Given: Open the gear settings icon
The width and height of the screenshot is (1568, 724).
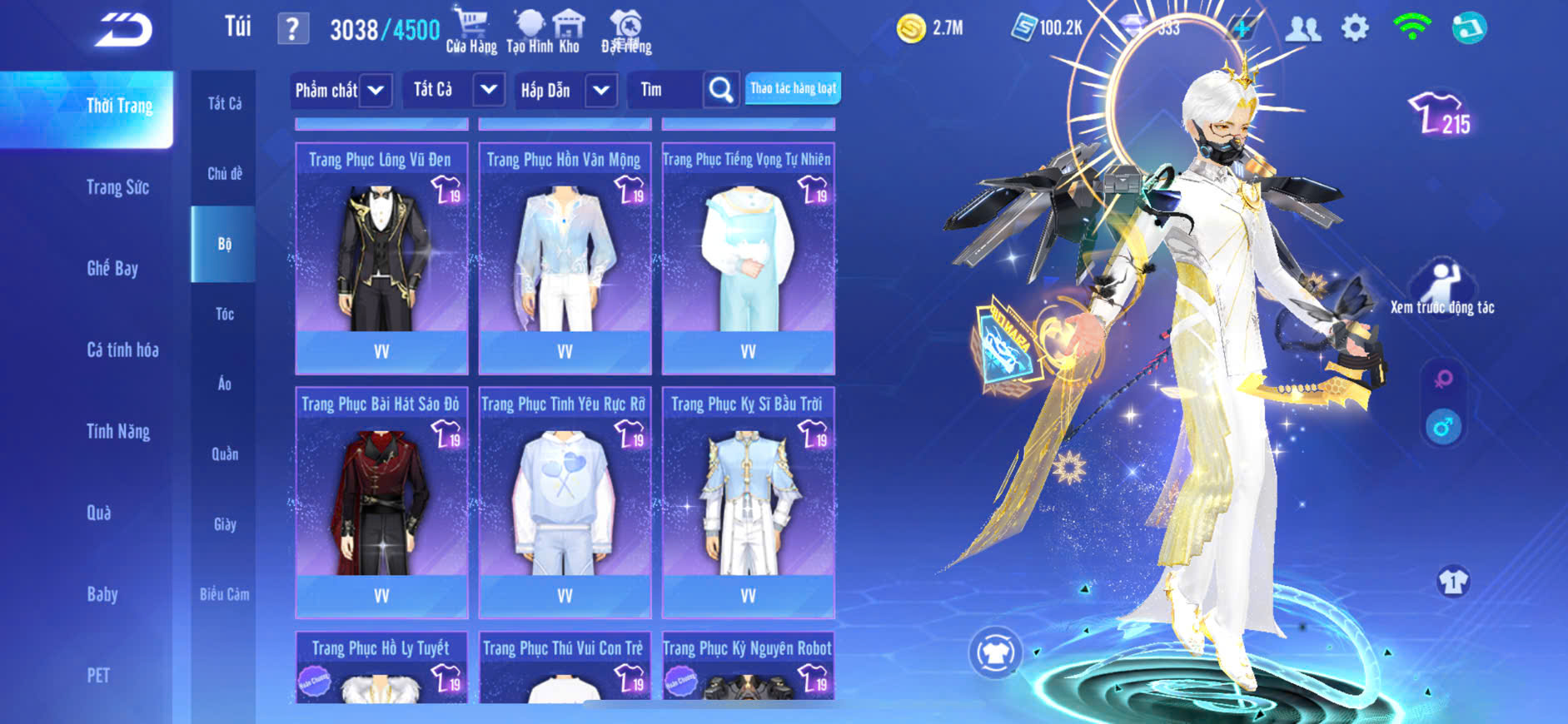Looking at the screenshot, I should tap(1355, 28).
